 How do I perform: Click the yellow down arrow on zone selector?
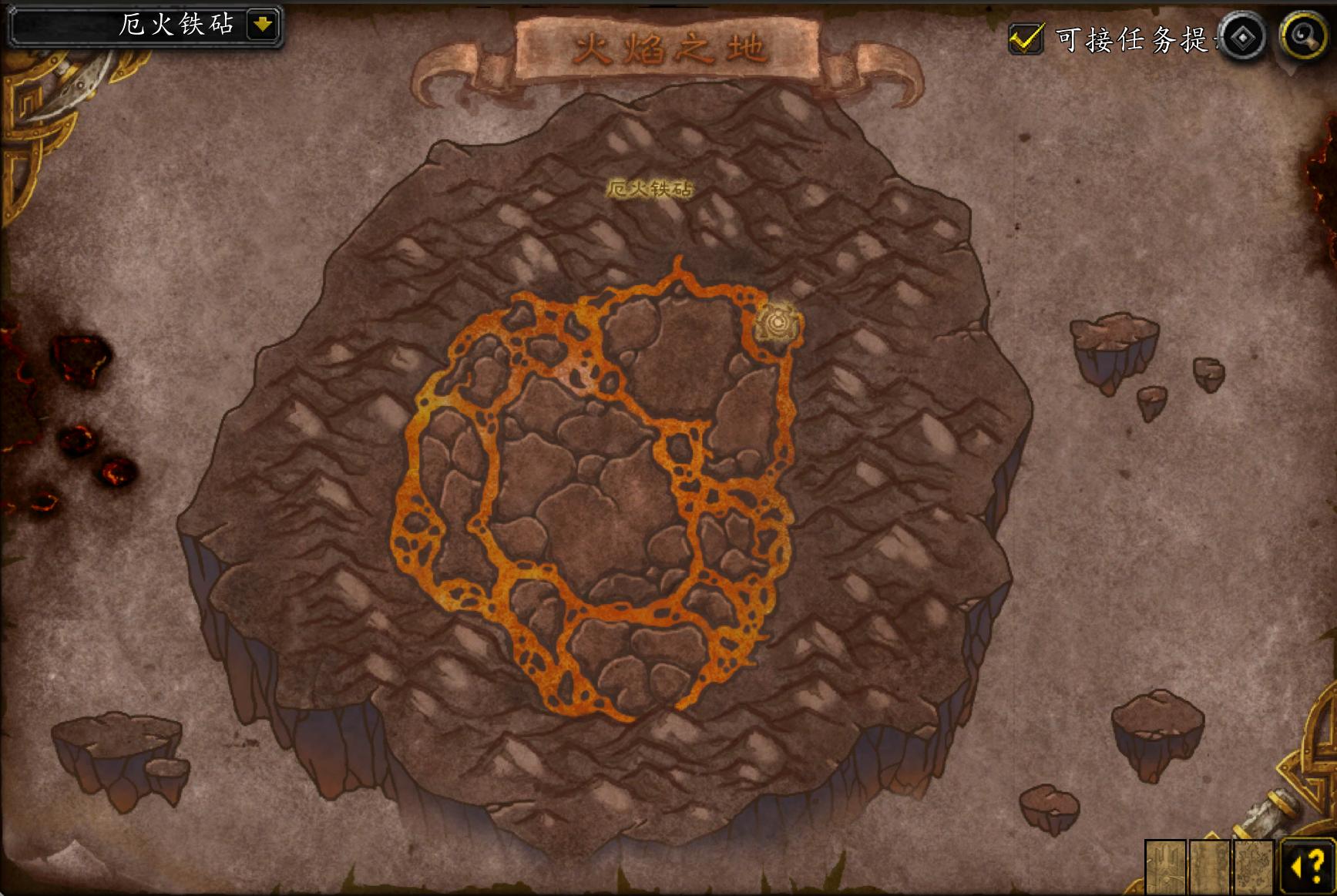[264, 22]
